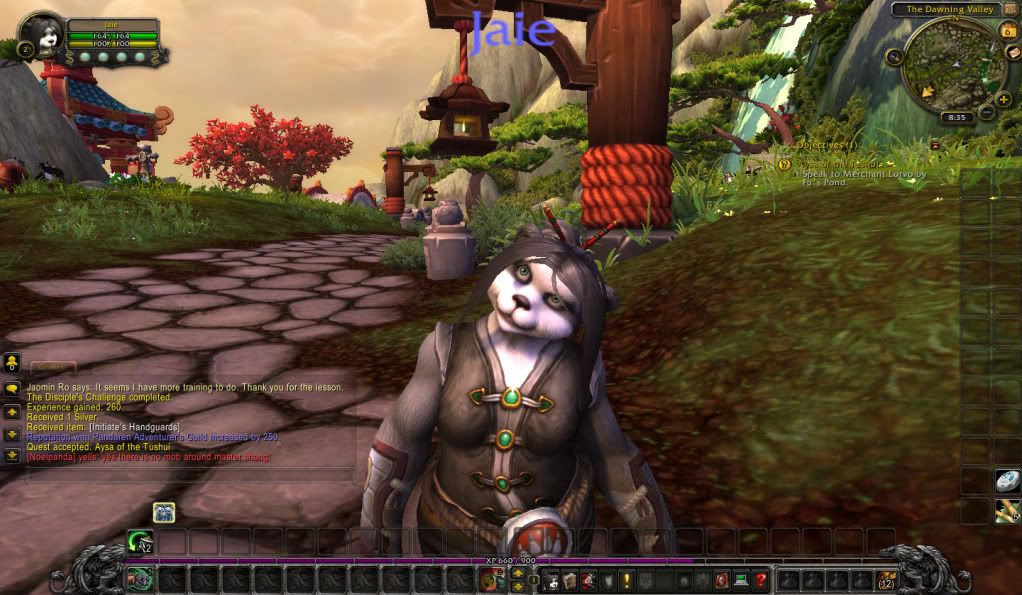This screenshot has height=595, width=1022.
Task: Open the calendar button showing 6
Action: [x=1008, y=31]
